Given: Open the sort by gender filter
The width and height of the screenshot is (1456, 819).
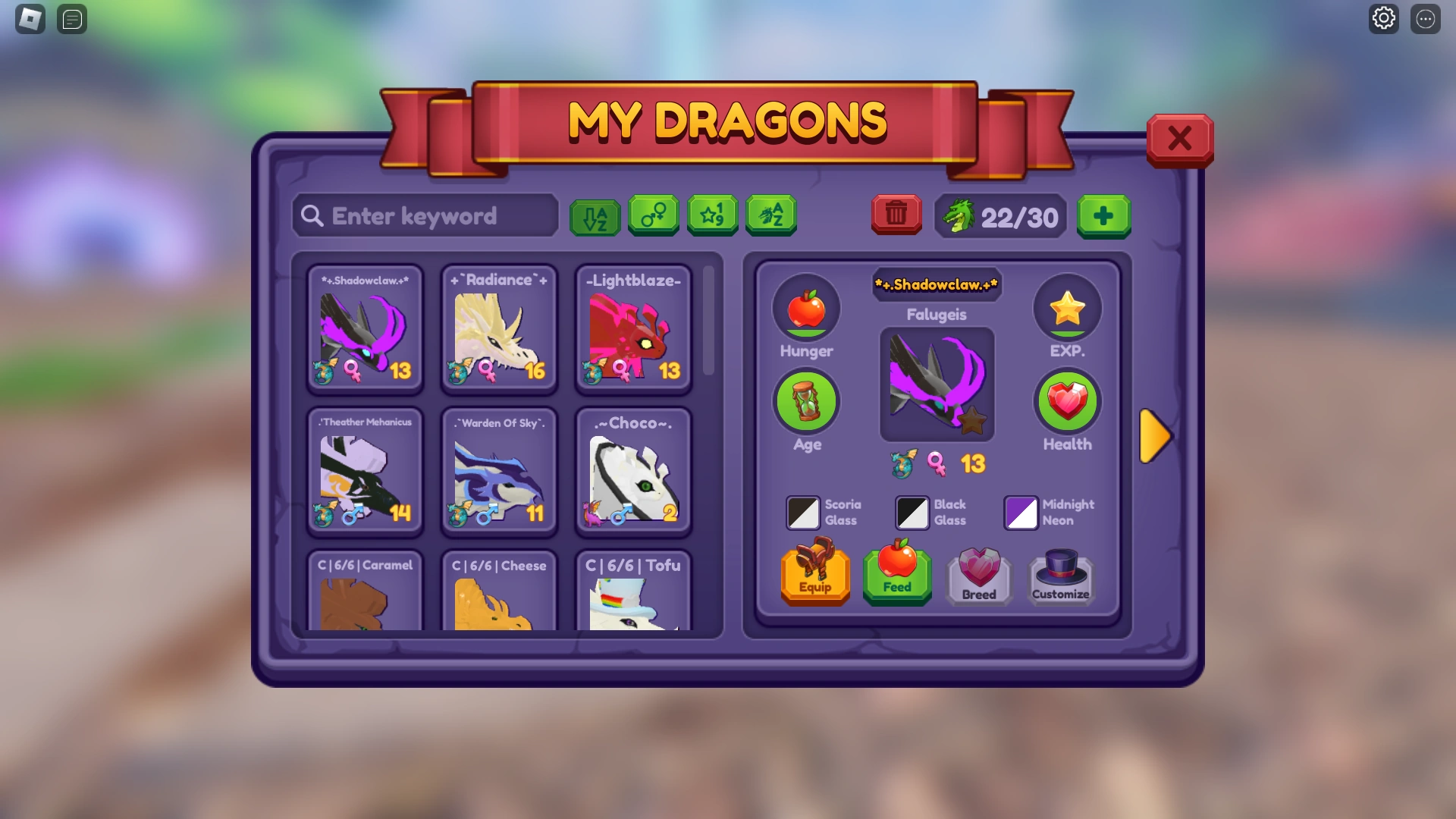Looking at the screenshot, I should point(654,216).
